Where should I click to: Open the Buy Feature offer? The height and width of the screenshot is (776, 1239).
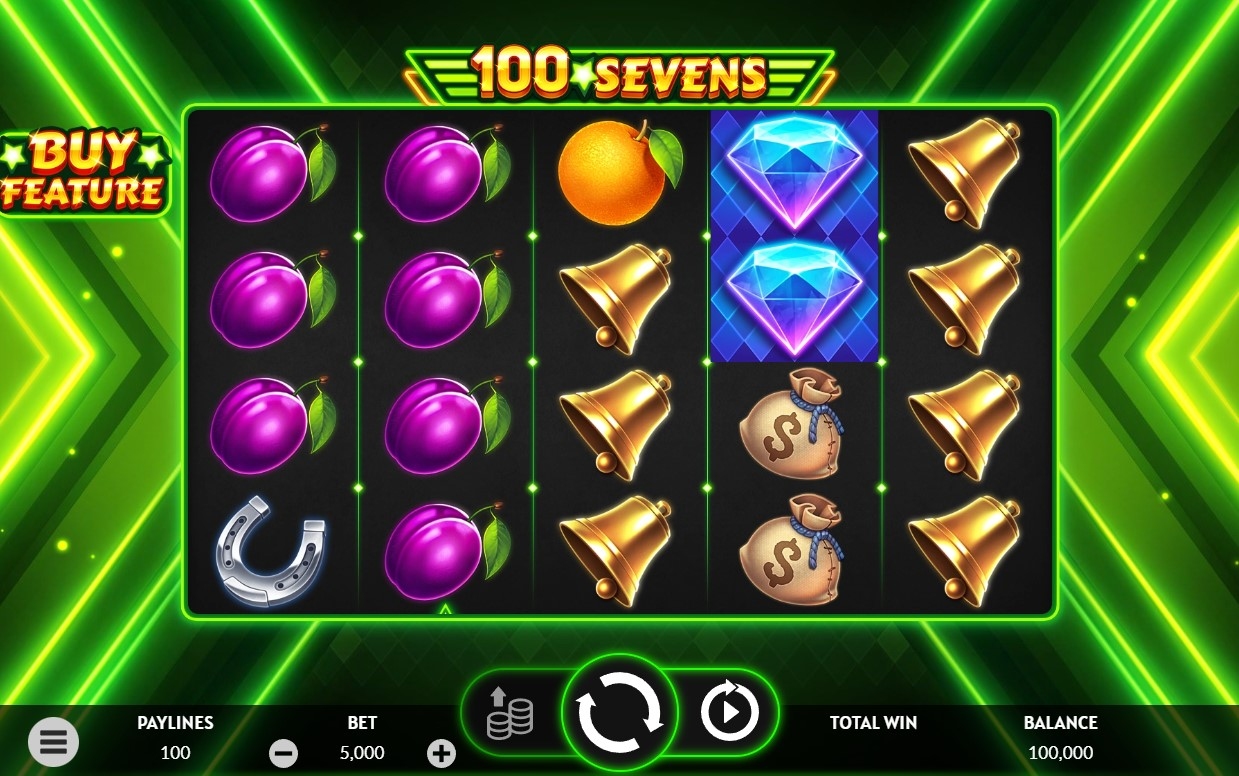pos(85,172)
